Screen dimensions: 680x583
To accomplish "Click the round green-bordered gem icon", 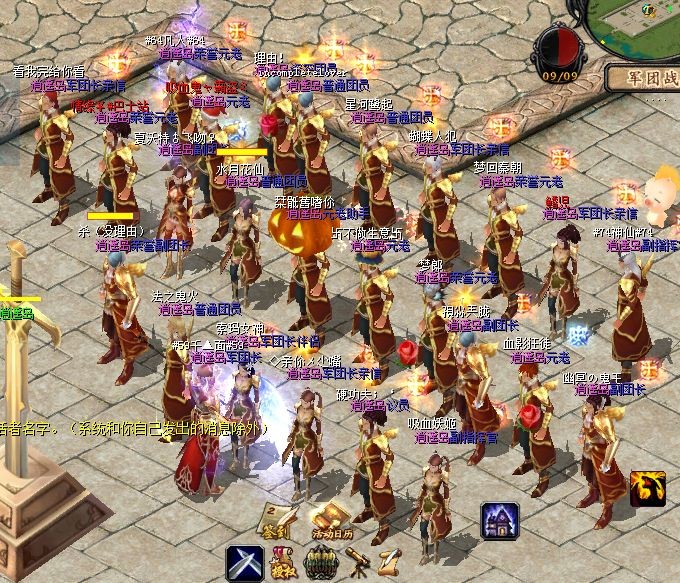I will click(x=319, y=564).
